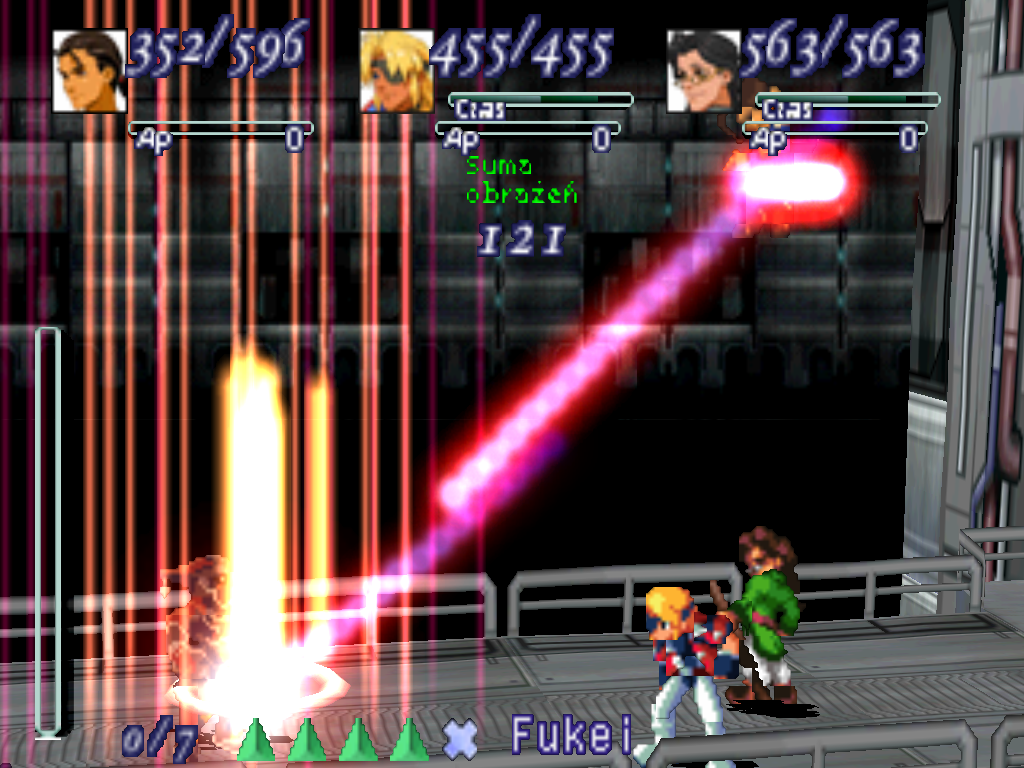Click the glasses-wearing character portrait
Image resolution: width=1024 pixels, height=768 pixels.
[703, 71]
